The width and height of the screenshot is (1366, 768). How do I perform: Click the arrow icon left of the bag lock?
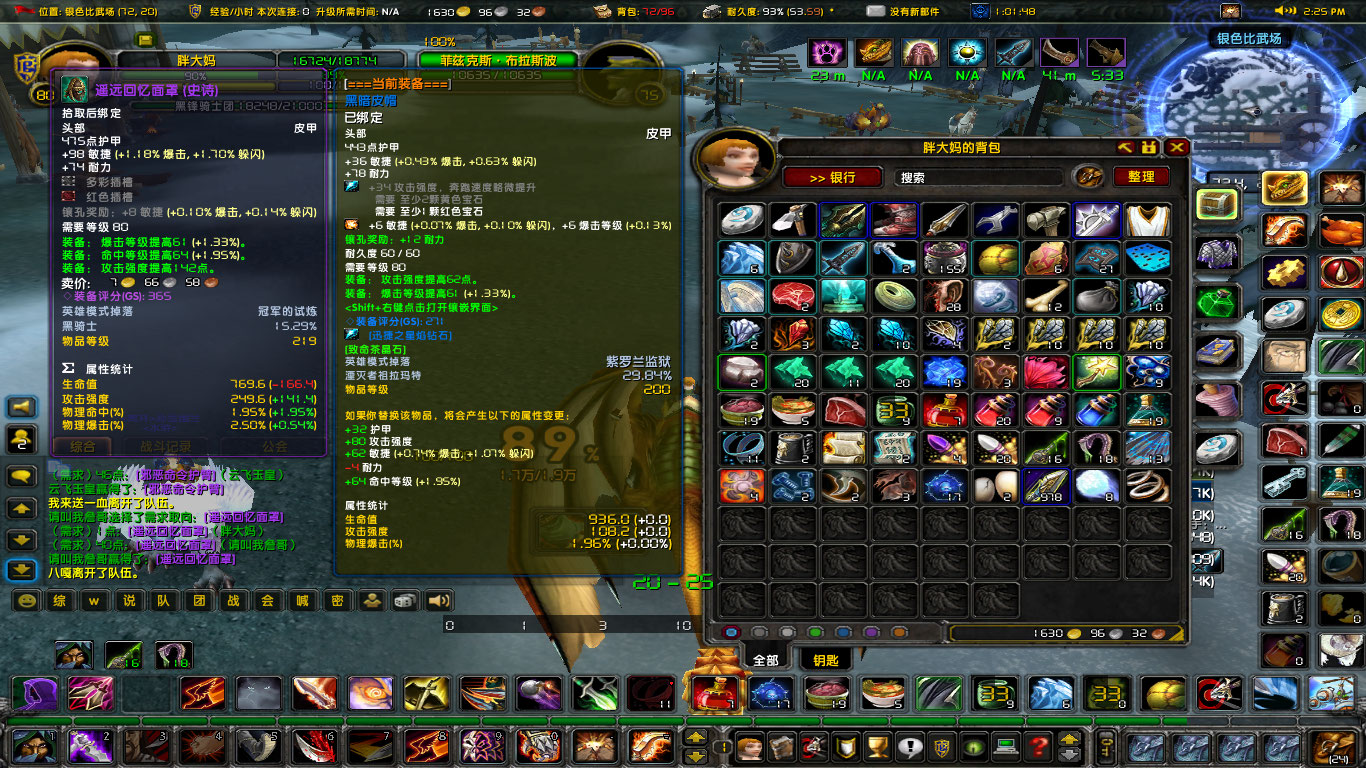1124,147
